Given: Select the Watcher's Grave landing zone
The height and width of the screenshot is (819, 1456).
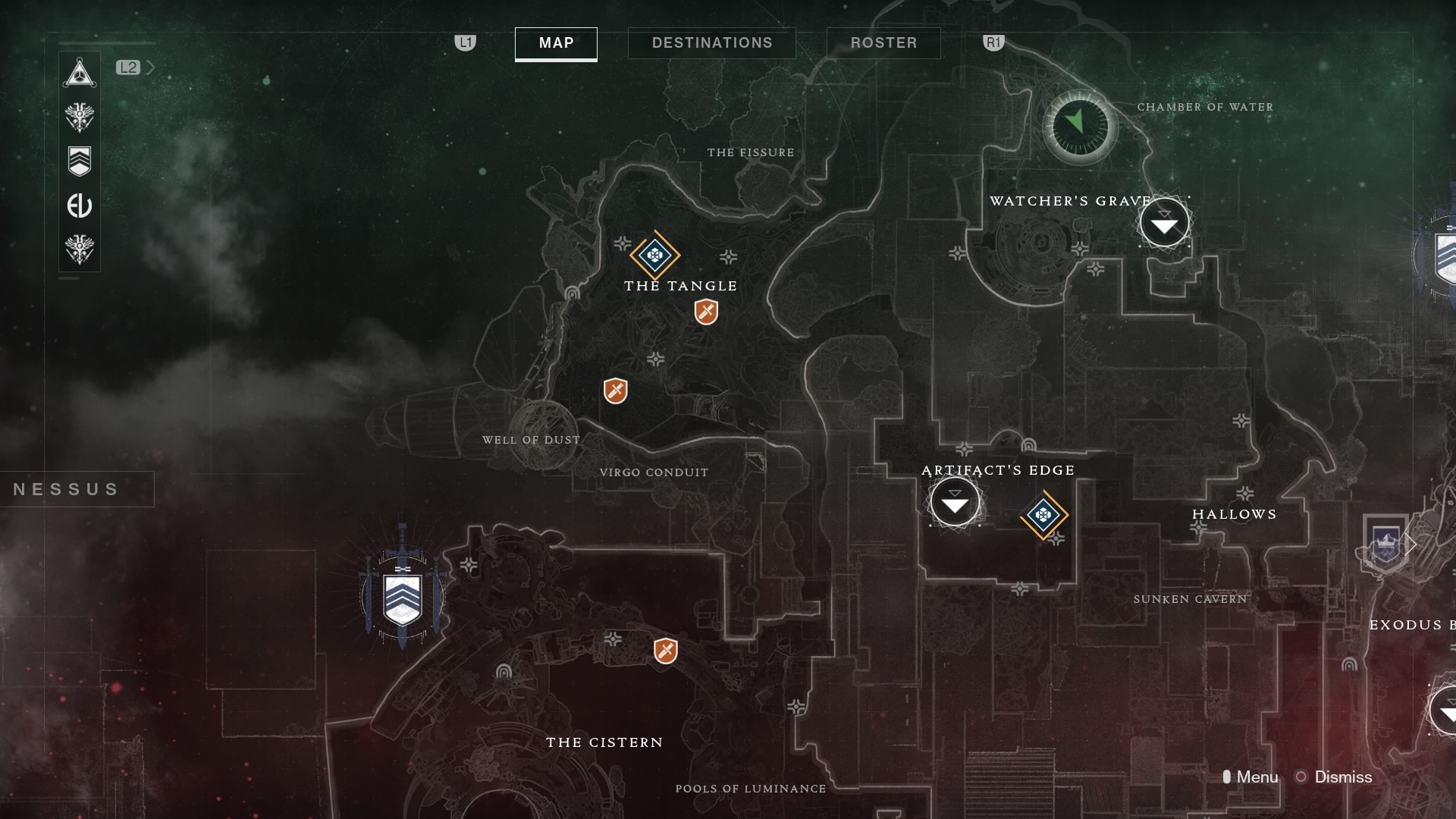Looking at the screenshot, I should [1164, 224].
